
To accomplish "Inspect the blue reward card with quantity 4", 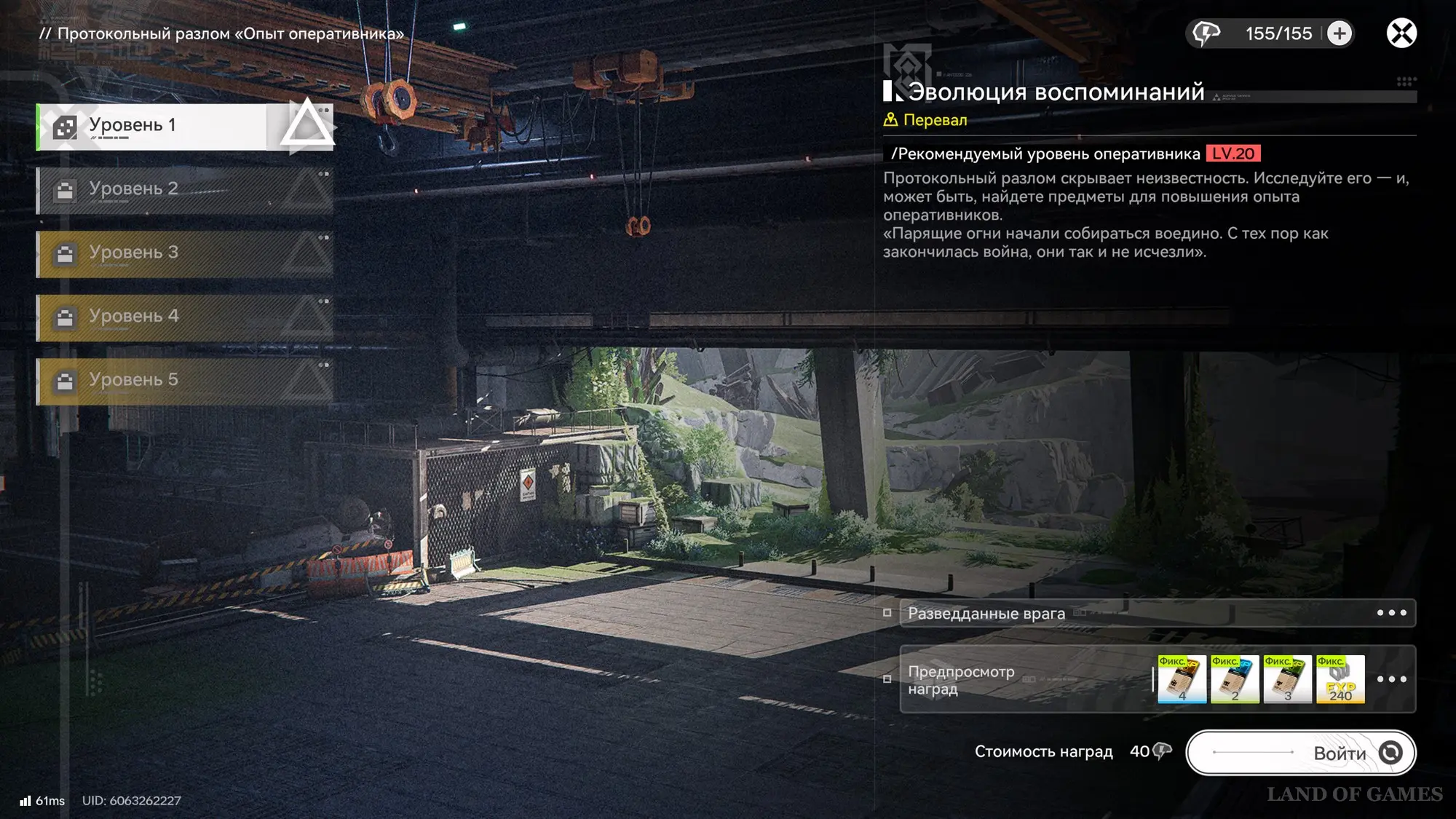I will [1182, 679].
